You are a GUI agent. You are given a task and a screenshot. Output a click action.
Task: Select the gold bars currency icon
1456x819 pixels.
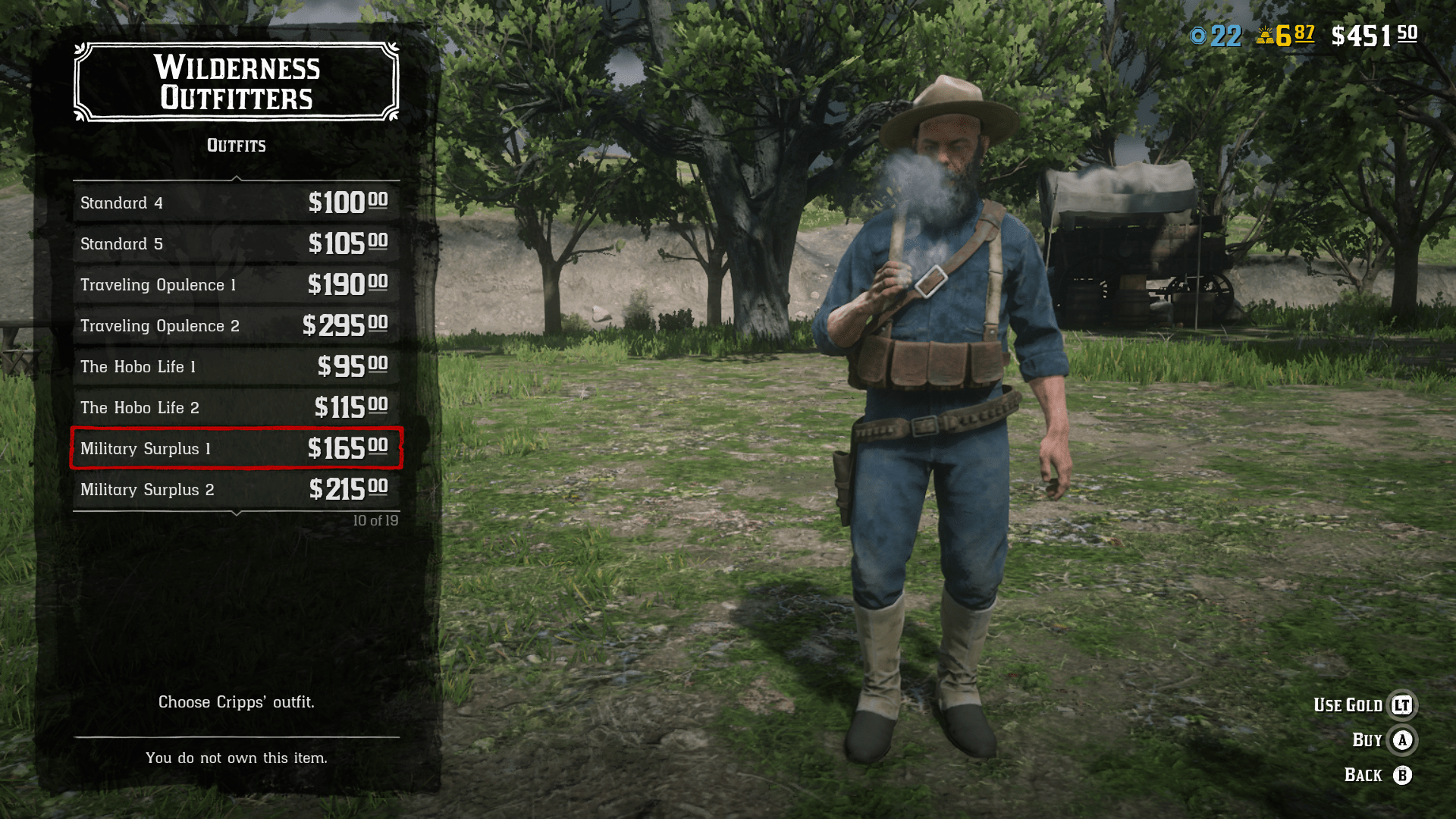coord(1265,33)
